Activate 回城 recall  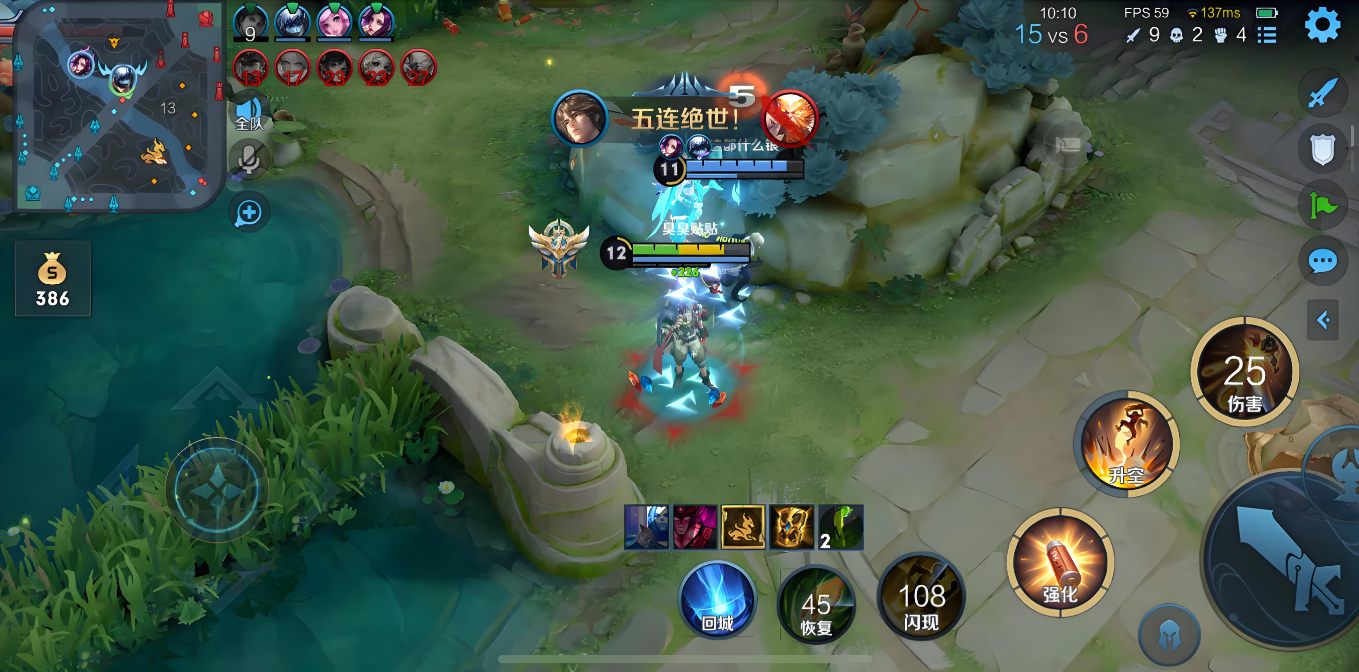[717, 600]
